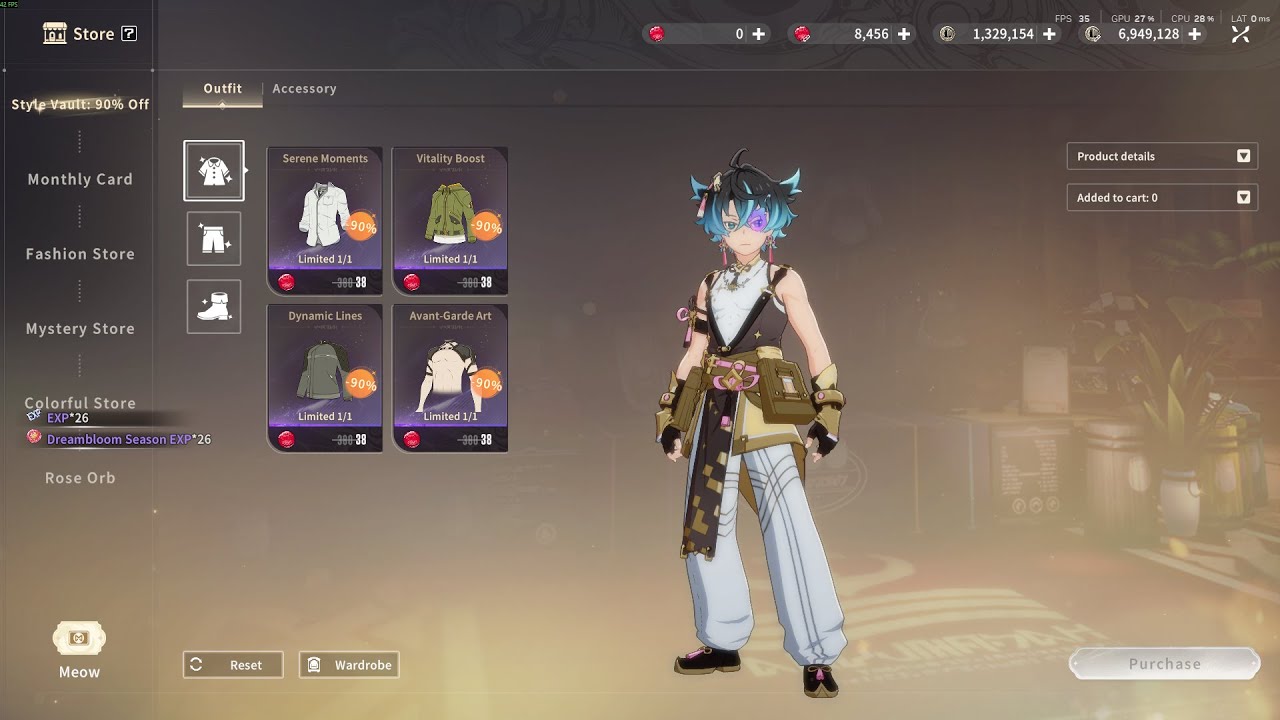
Task: Pick the Vitality Boost green jacket
Action: click(x=450, y=221)
